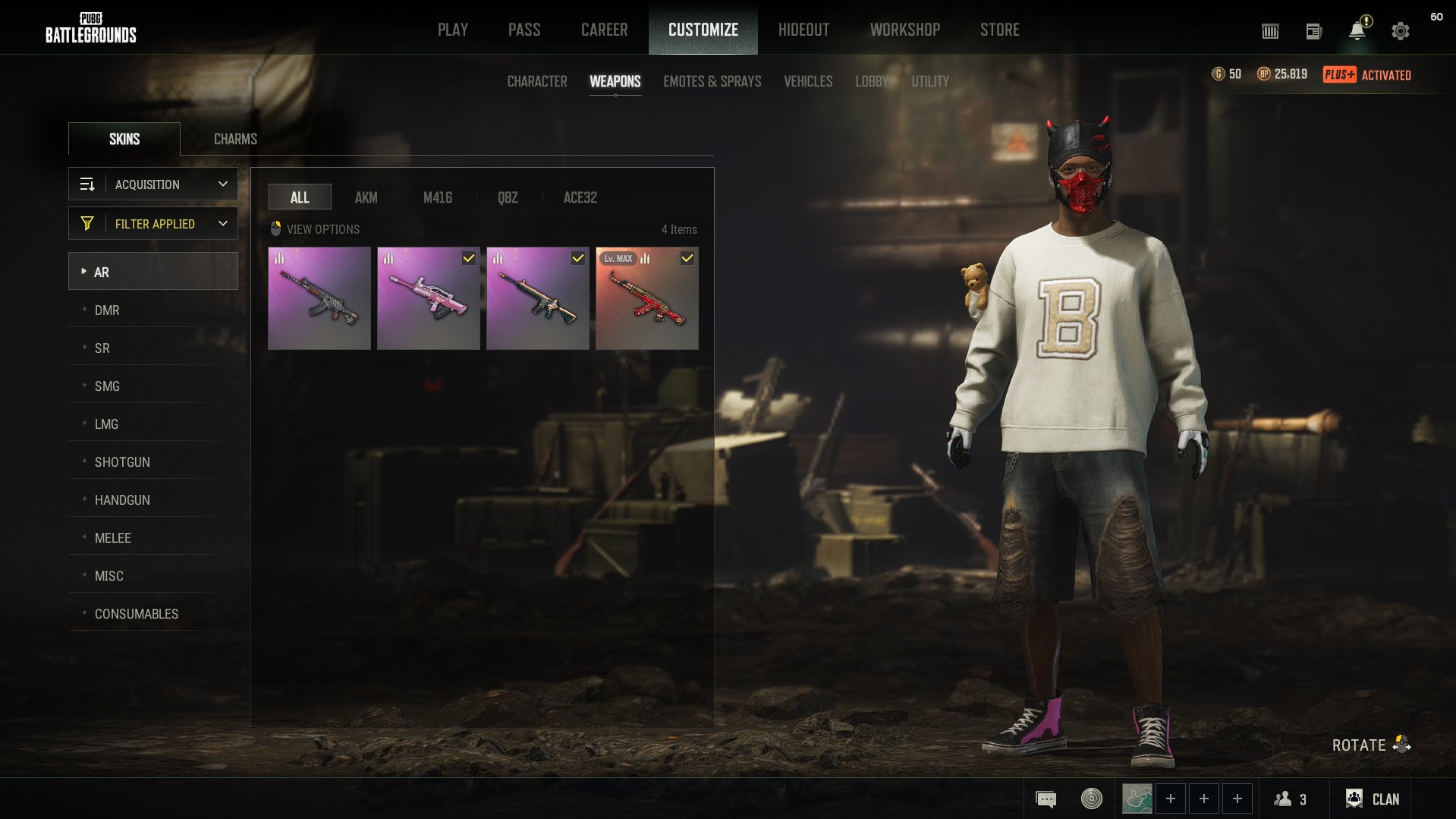Select the Charms tab
Image resolution: width=1456 pixels, height=819 pixels.
tap(235, 139)
